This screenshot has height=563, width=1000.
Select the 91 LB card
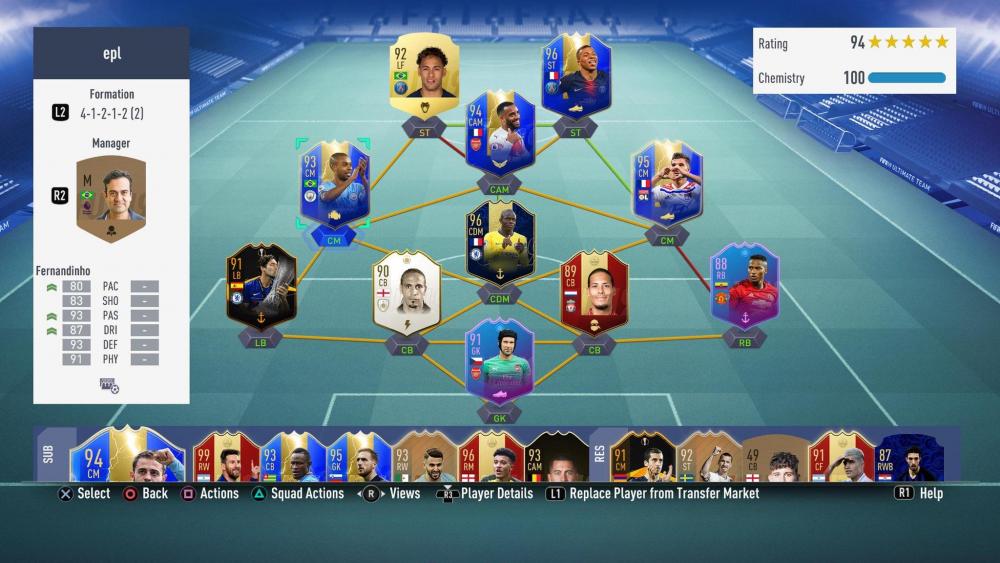pos(261,288)
